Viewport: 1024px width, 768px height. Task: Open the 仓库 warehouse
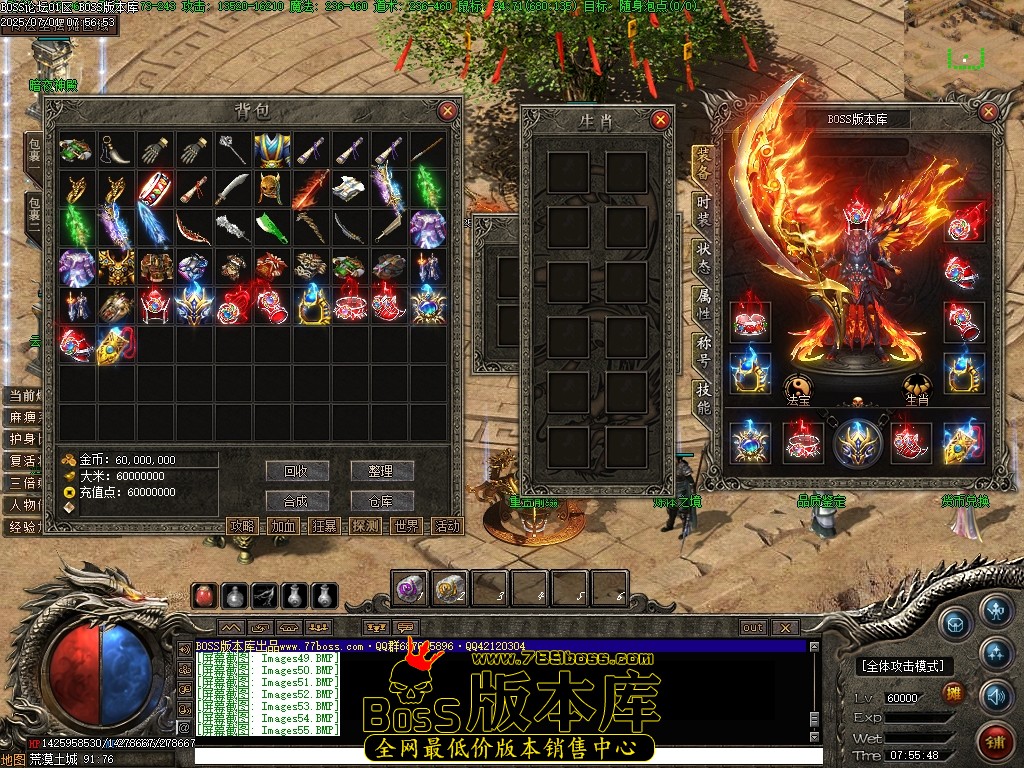(382, 501)
